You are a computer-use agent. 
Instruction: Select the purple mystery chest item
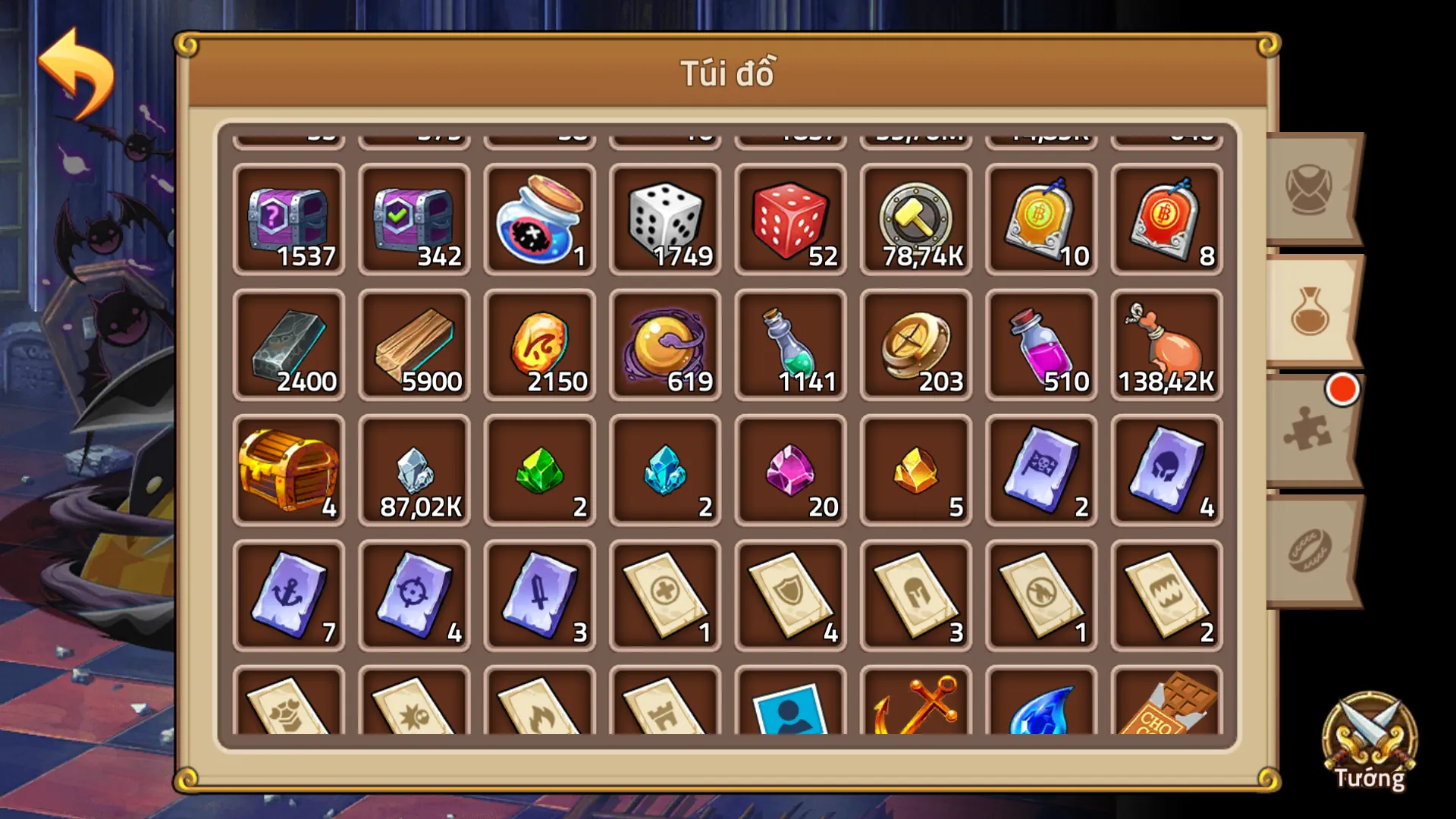tap(289, 220)
